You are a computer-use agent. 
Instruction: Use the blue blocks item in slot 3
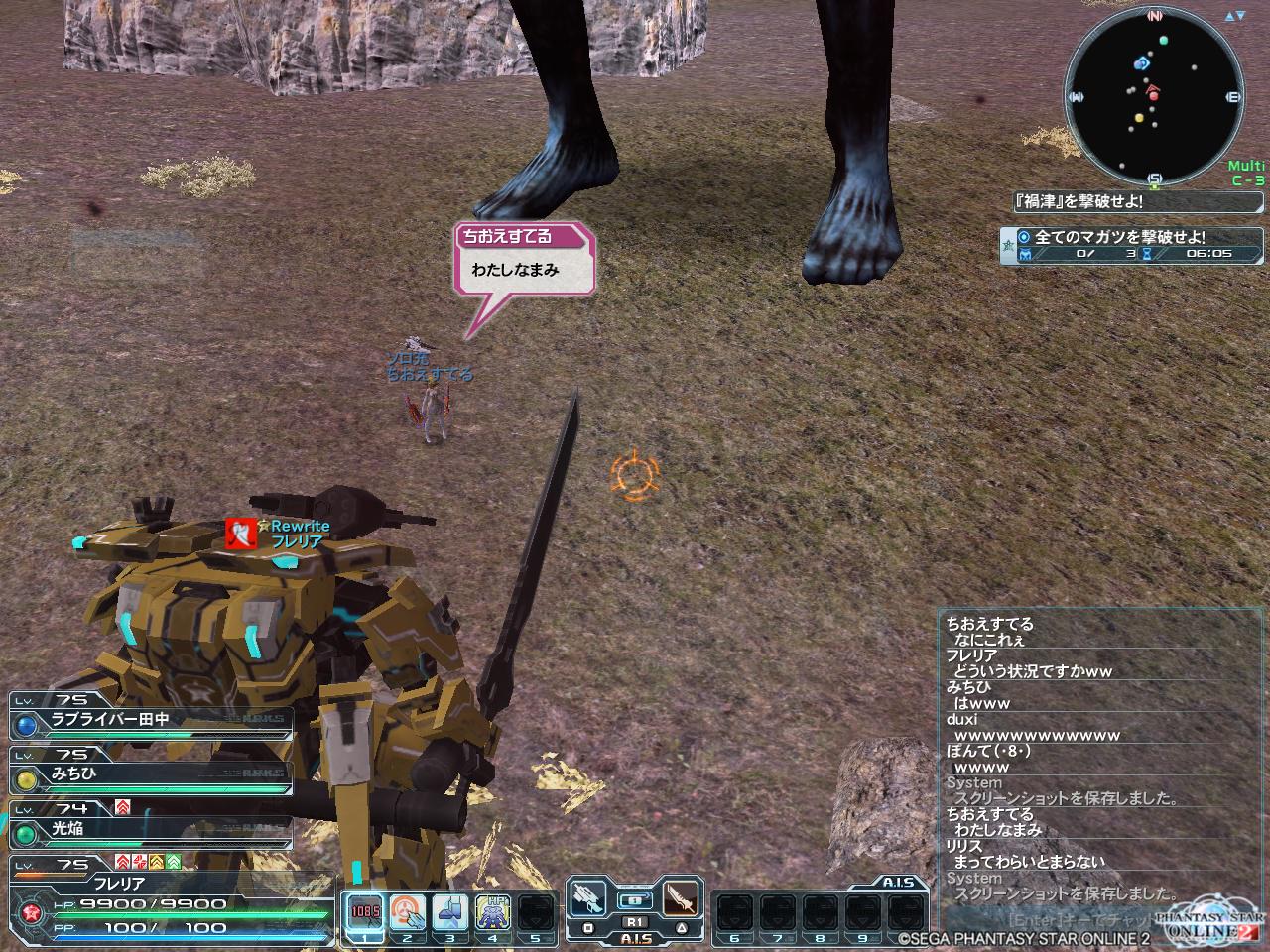coord(449,911)
